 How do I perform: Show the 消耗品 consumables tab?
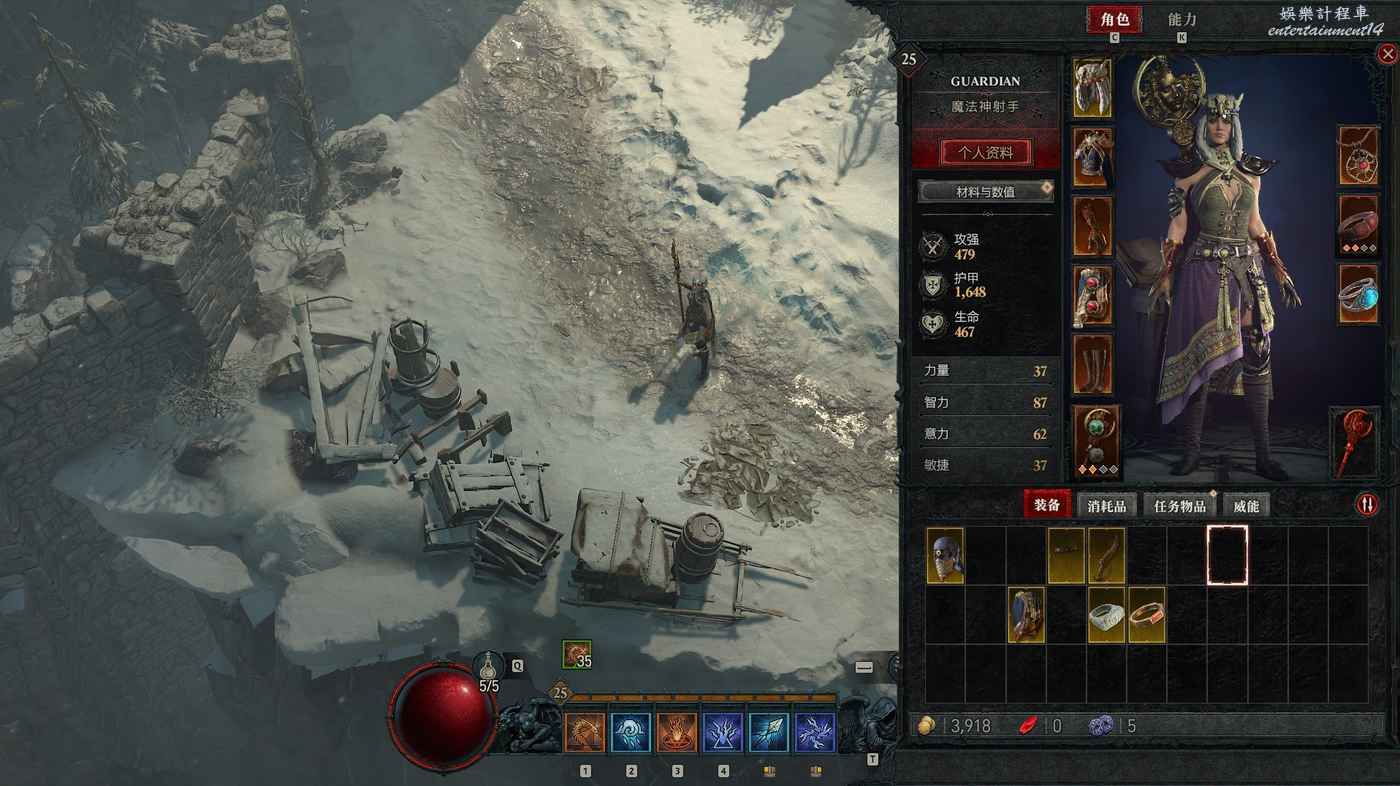point(1106,506)
